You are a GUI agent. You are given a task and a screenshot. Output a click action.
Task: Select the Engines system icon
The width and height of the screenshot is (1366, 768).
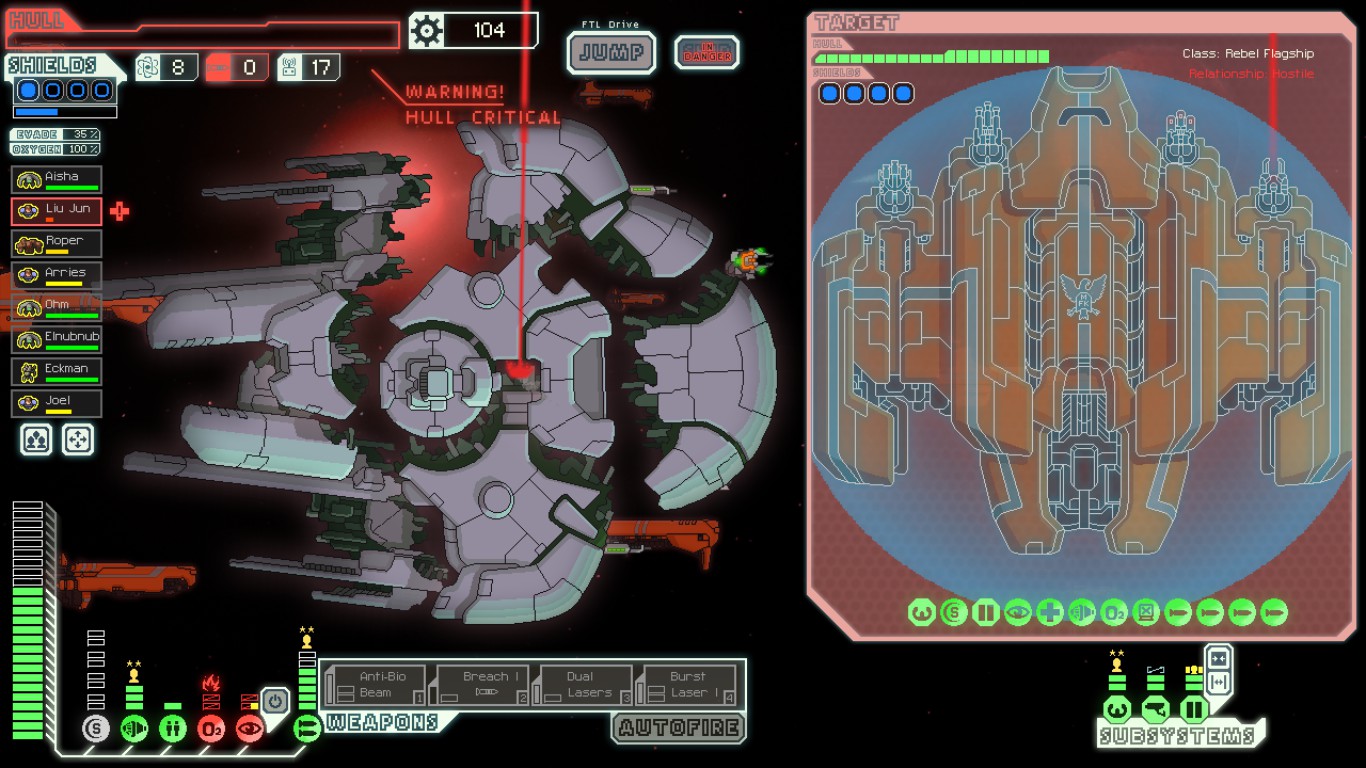(x=134, y=729)
